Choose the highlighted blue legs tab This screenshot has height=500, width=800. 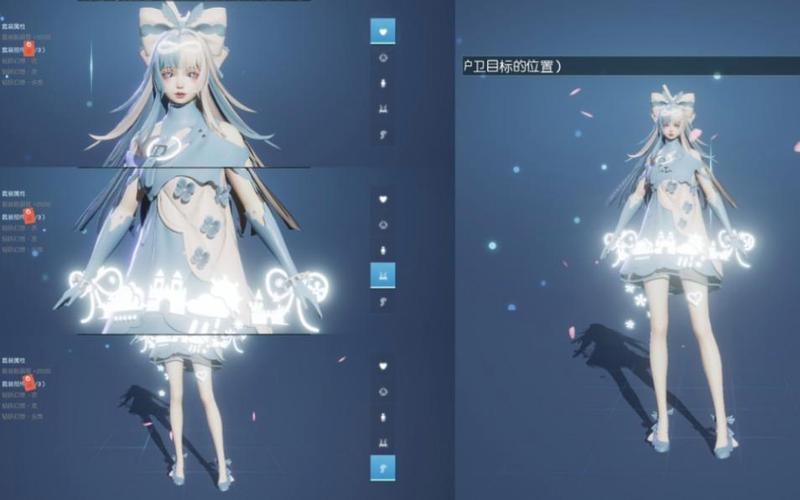pos(382,274)
